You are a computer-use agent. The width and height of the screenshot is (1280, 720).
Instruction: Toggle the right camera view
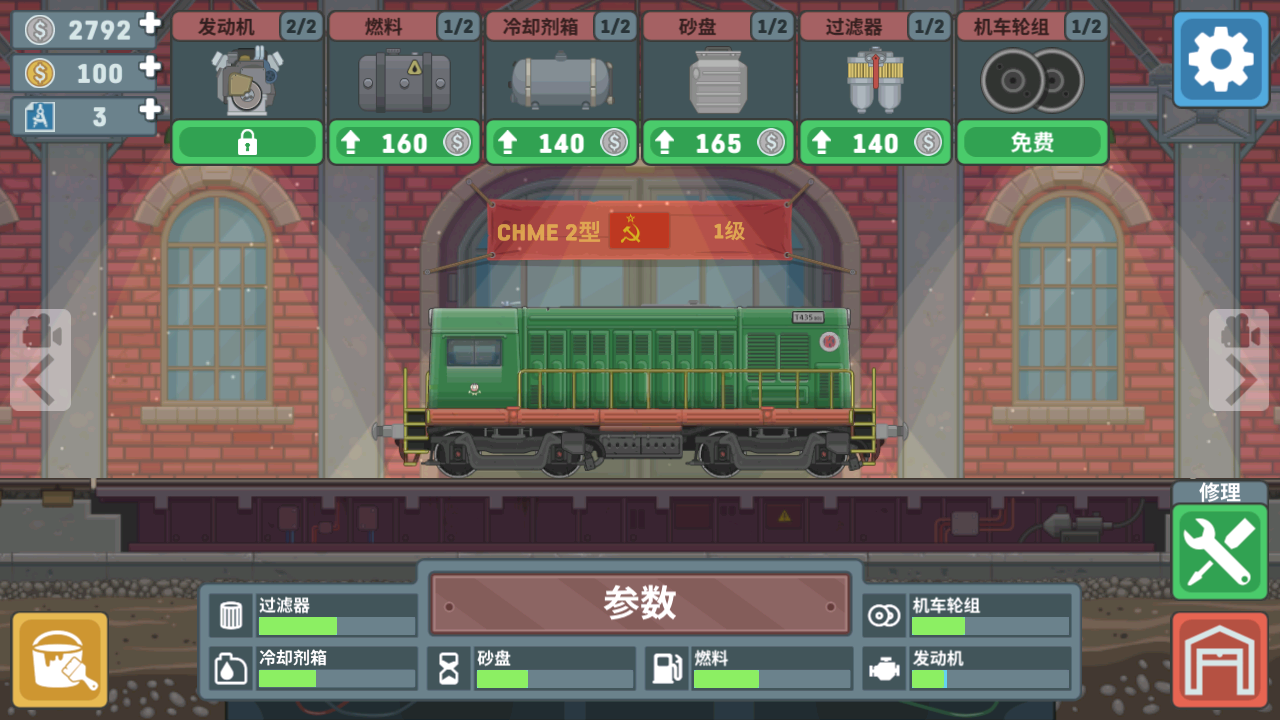pyautogui.click(x=1238, y=330)
